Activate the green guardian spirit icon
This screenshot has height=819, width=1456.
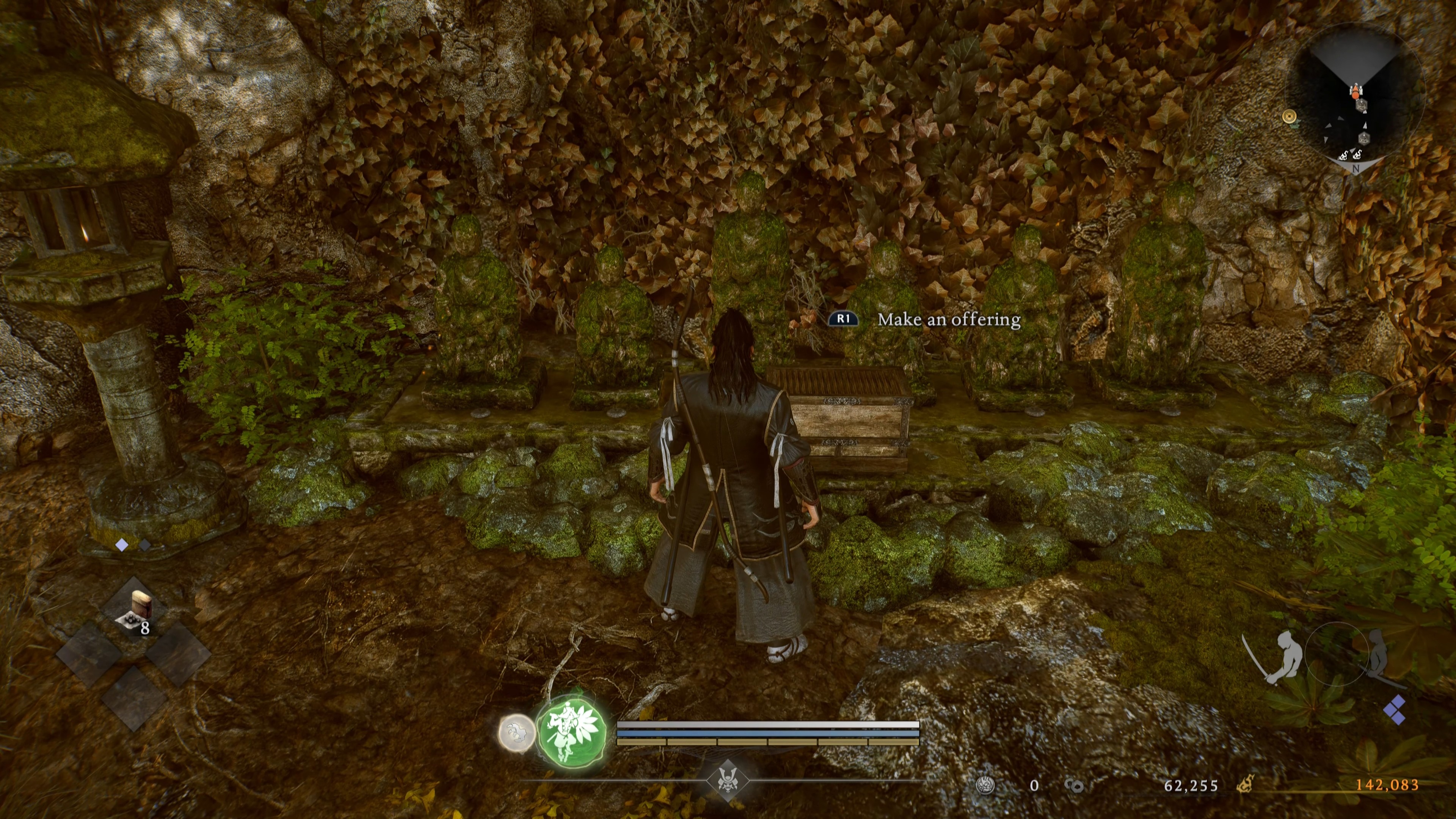pyautogui.click(x=573, y=732)
